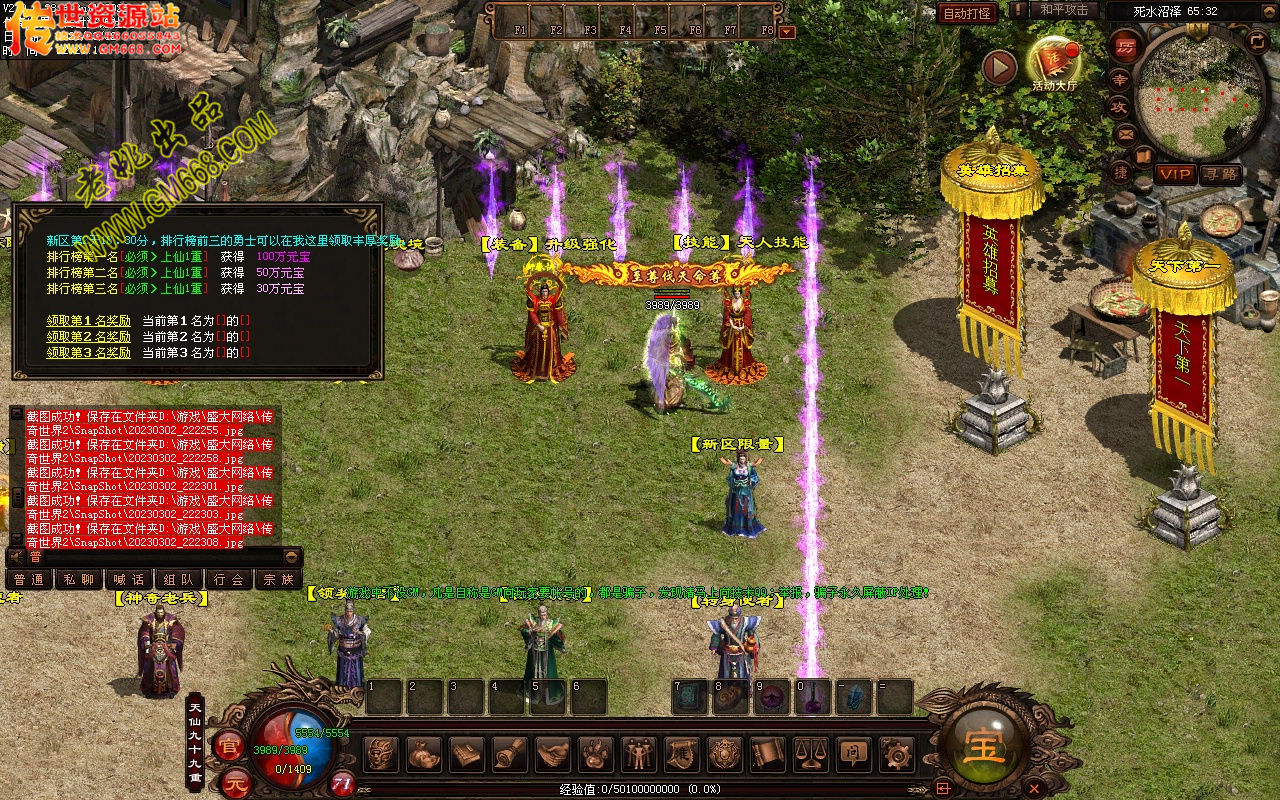The image size is (1280, 800).
Task: Claim the 3rd place reward link
Action: tap(89, 353)
